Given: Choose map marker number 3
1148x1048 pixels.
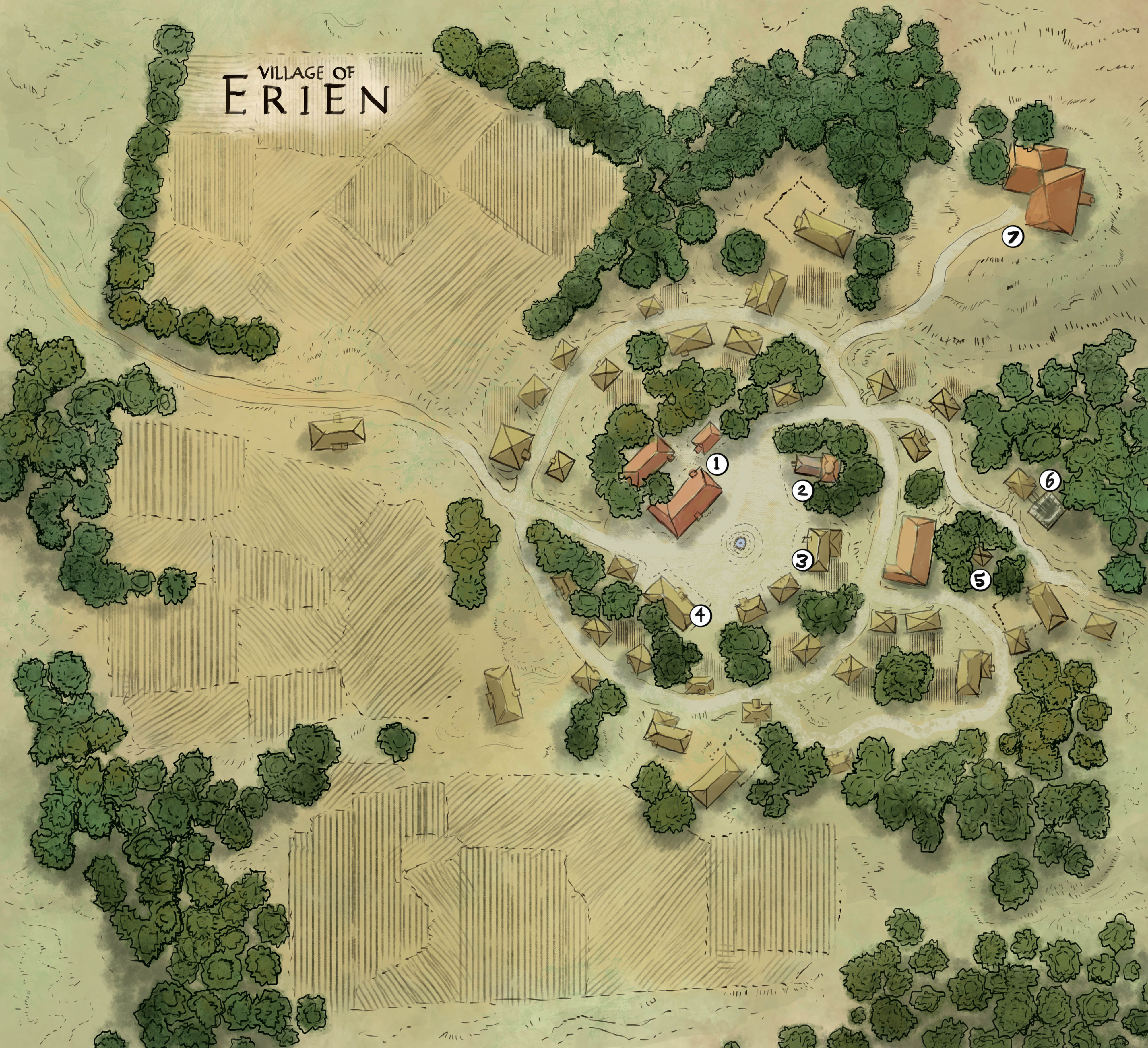Looking at the screenshot, I should [x=802, y=561].
